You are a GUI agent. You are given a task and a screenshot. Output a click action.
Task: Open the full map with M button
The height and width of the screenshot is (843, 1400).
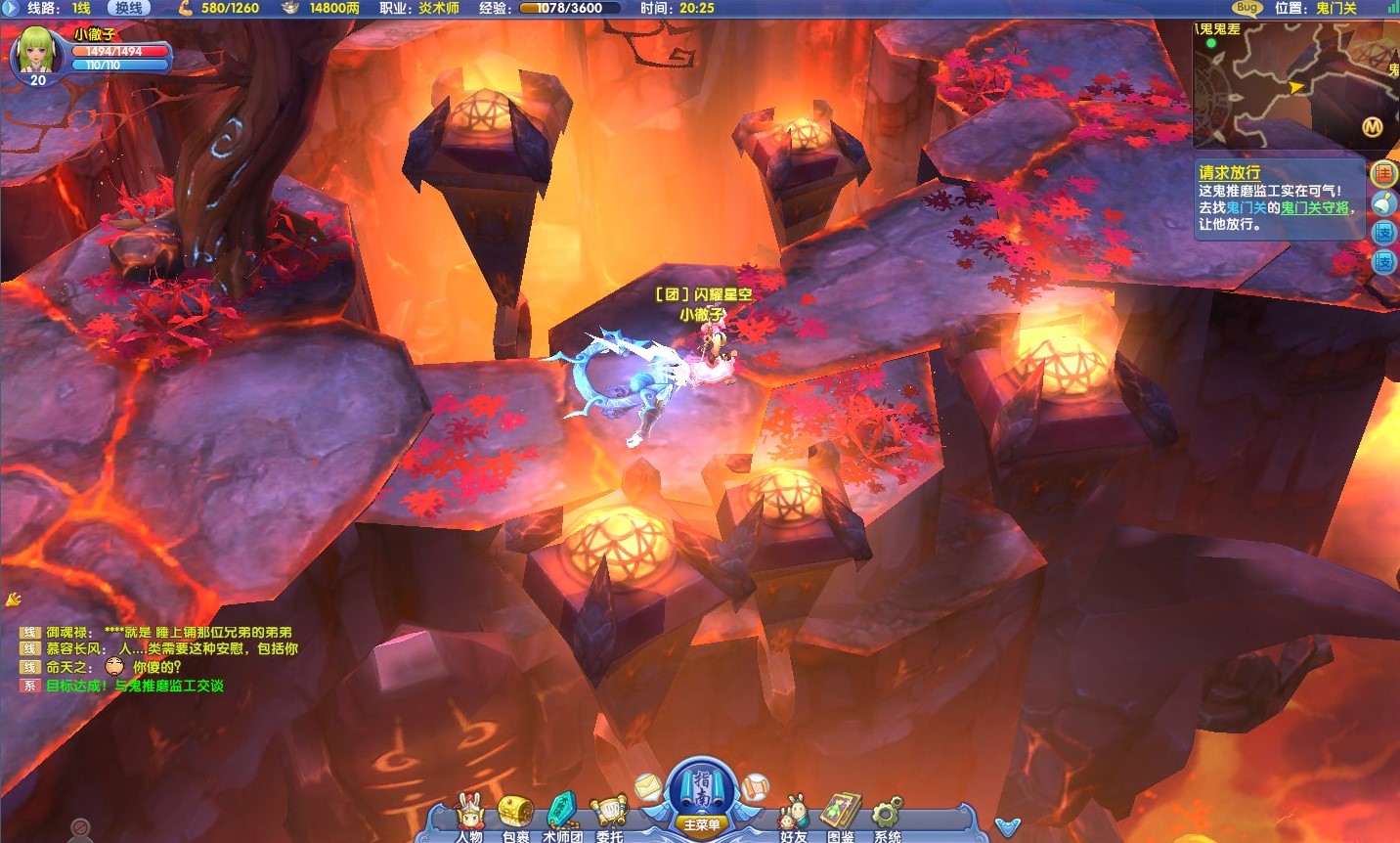(x=1373, y=127)
